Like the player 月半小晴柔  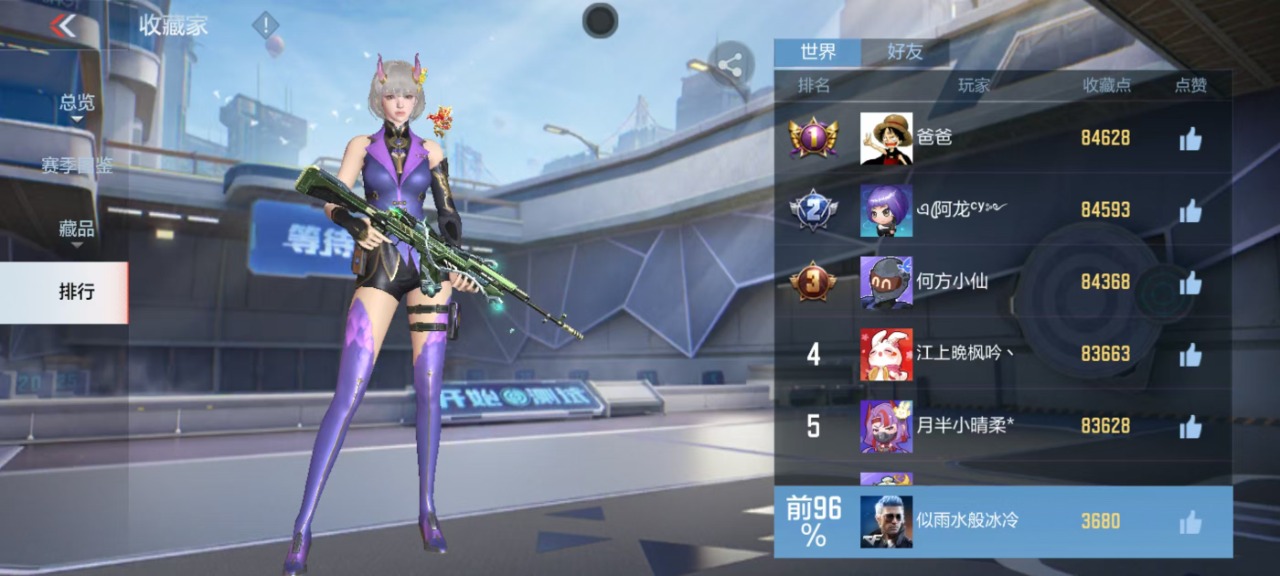tap(1190, 427)
